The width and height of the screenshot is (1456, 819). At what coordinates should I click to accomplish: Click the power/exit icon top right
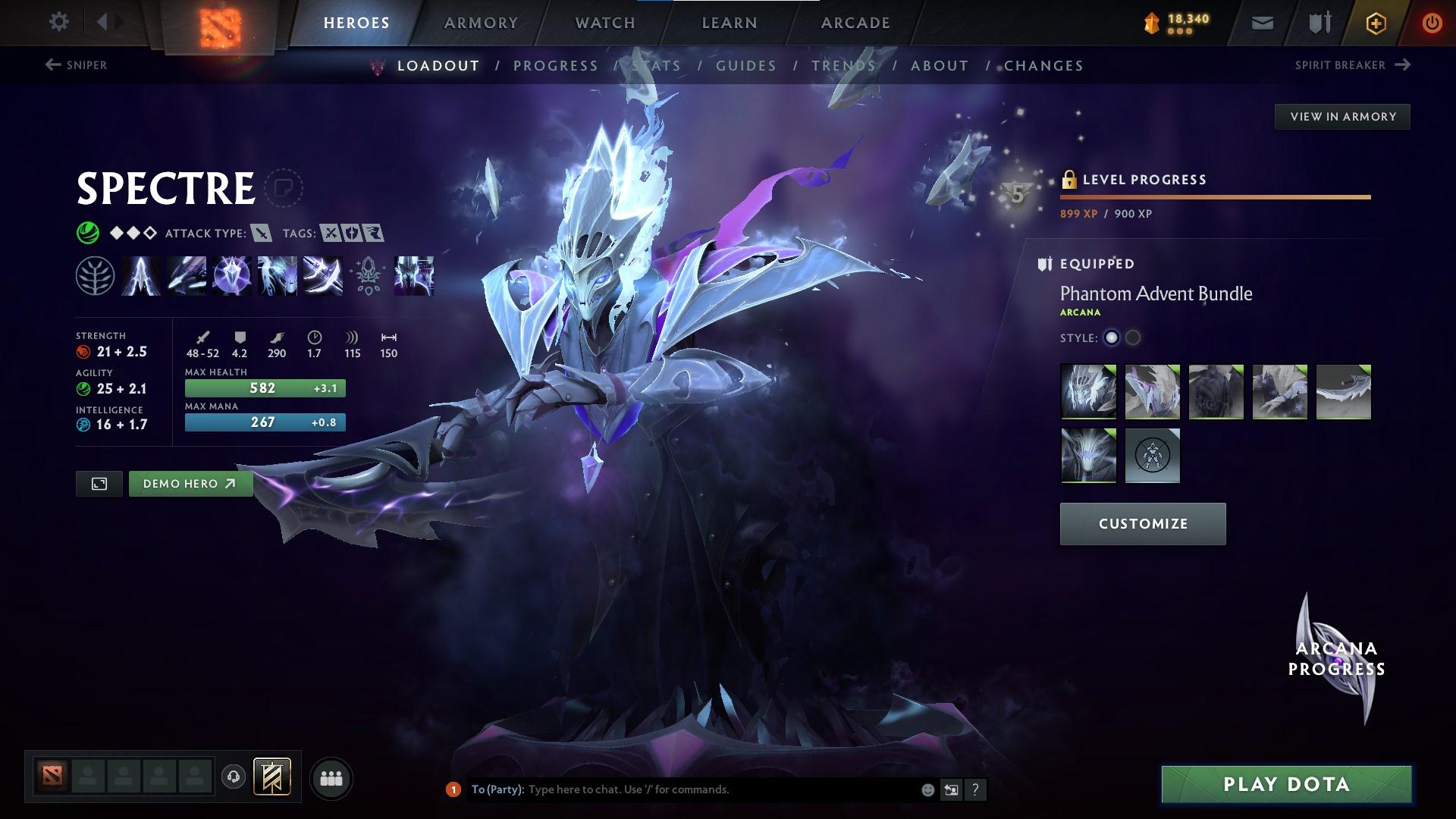(x=1432, y=23)
